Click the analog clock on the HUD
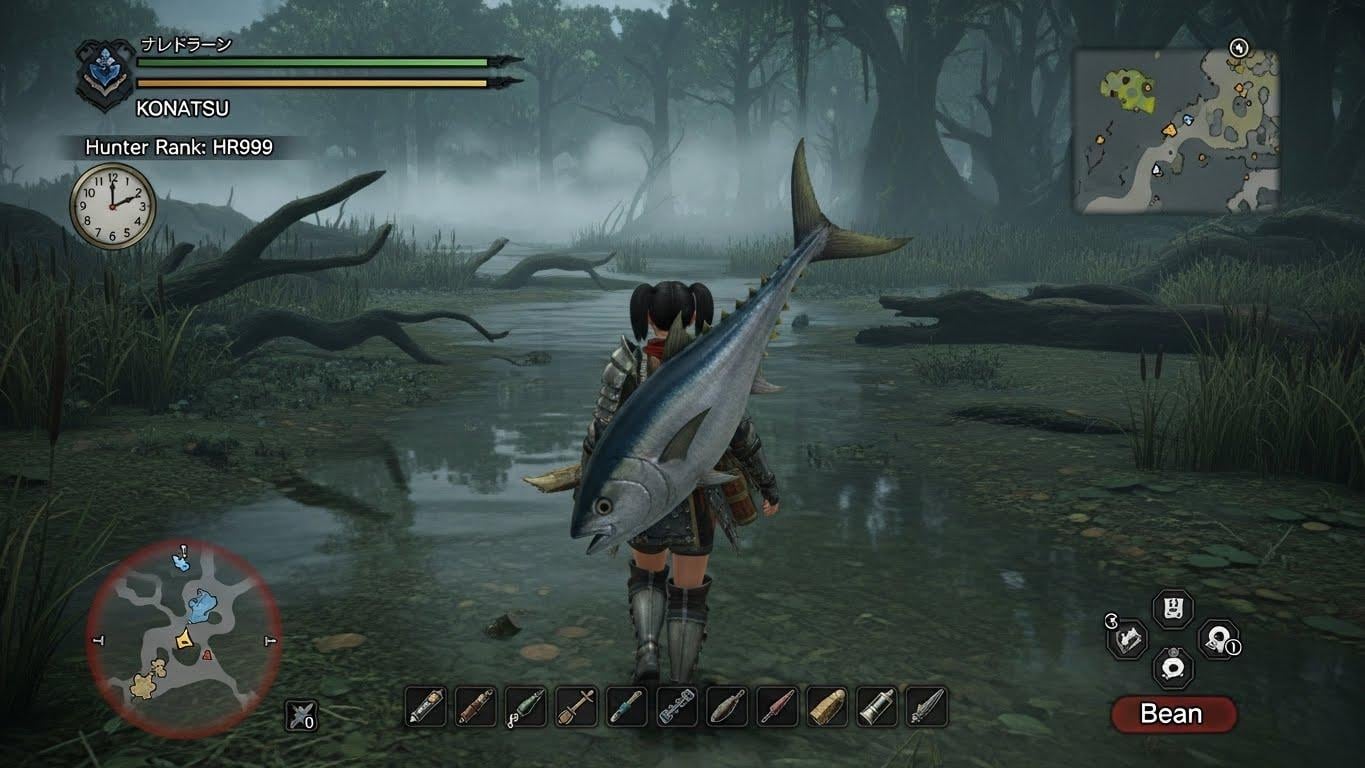The image size is (1365, 768). (113, 205)
